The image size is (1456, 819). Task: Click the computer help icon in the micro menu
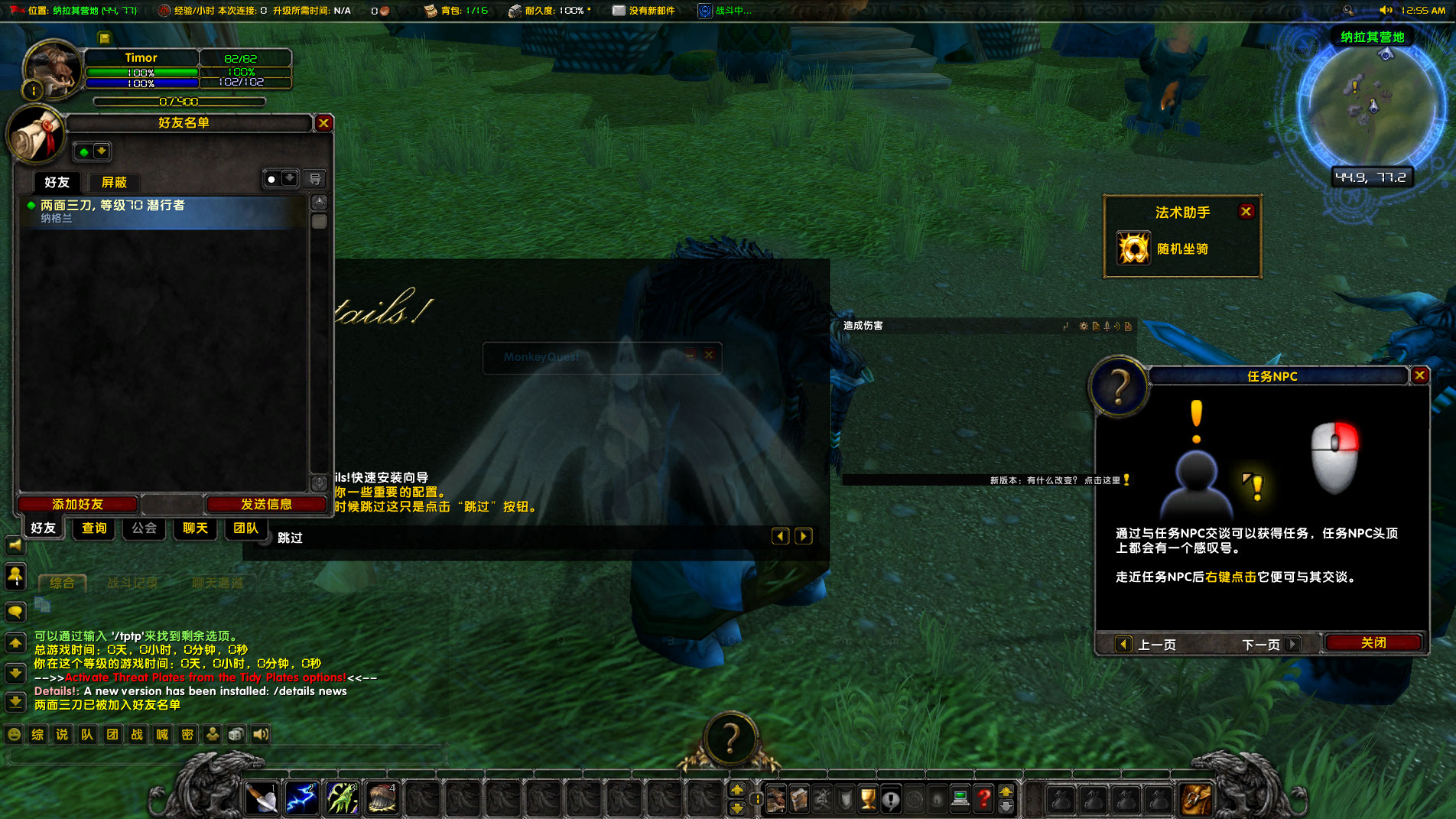click(960, 799)
